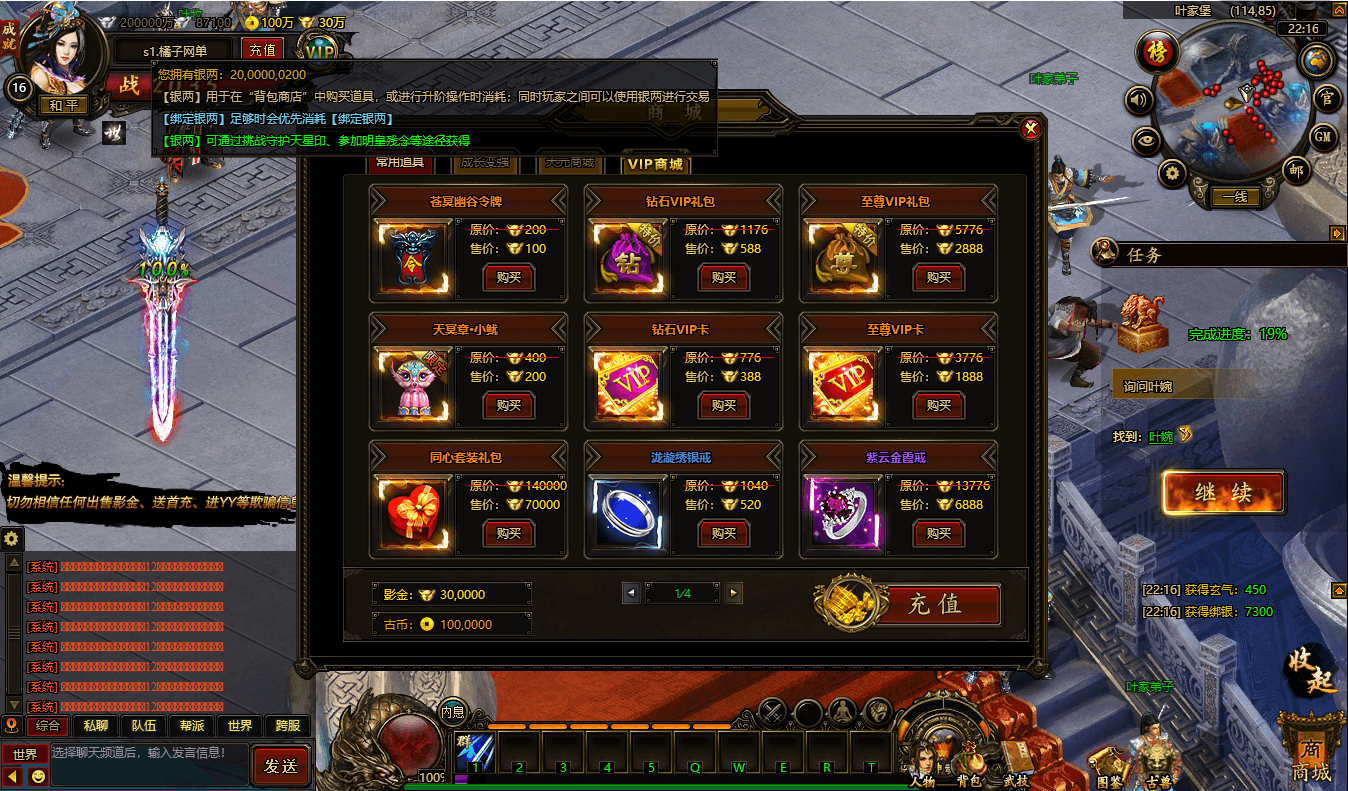Toggle the sound speaker icon
Screen dimensions: 1348x791
point(1139,99)
